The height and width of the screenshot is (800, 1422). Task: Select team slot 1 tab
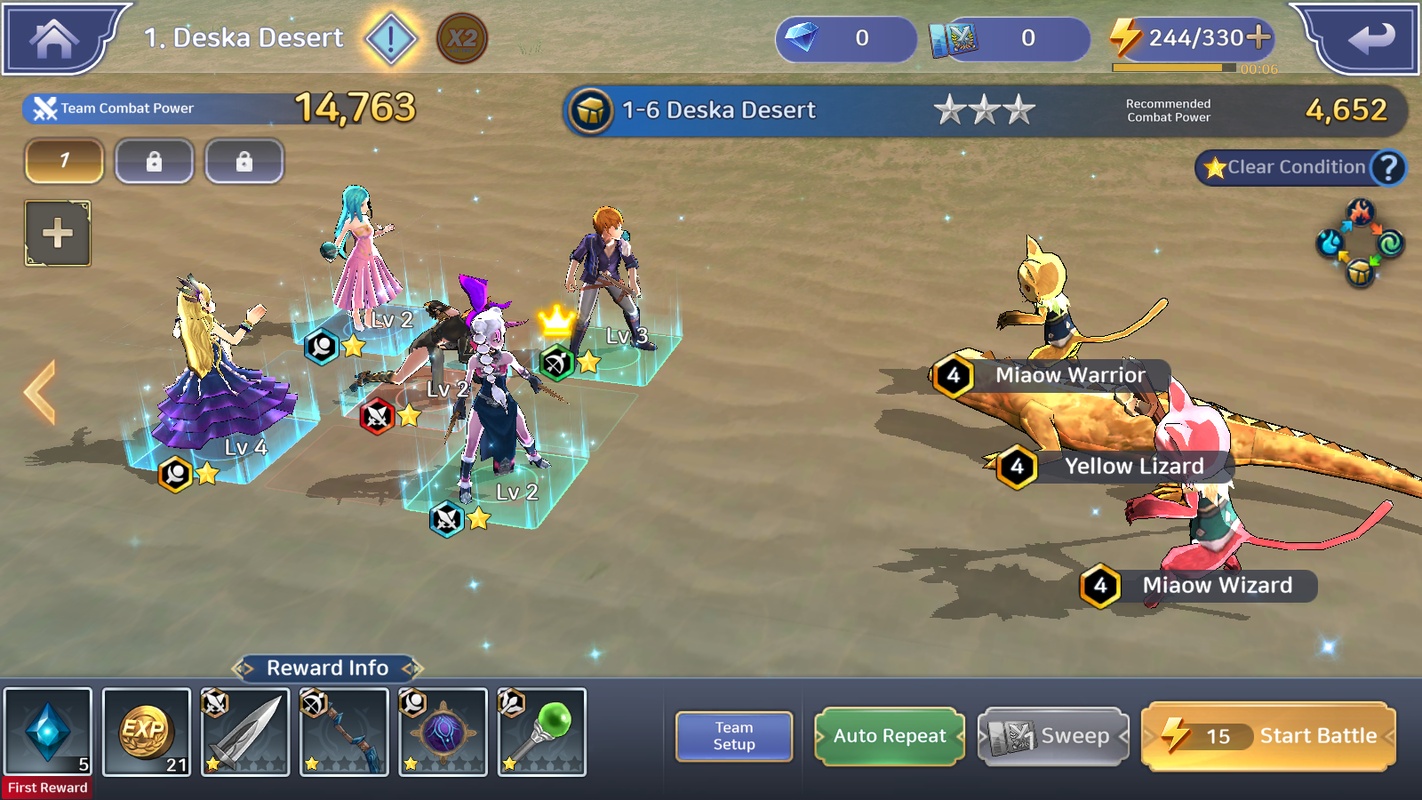64,161
